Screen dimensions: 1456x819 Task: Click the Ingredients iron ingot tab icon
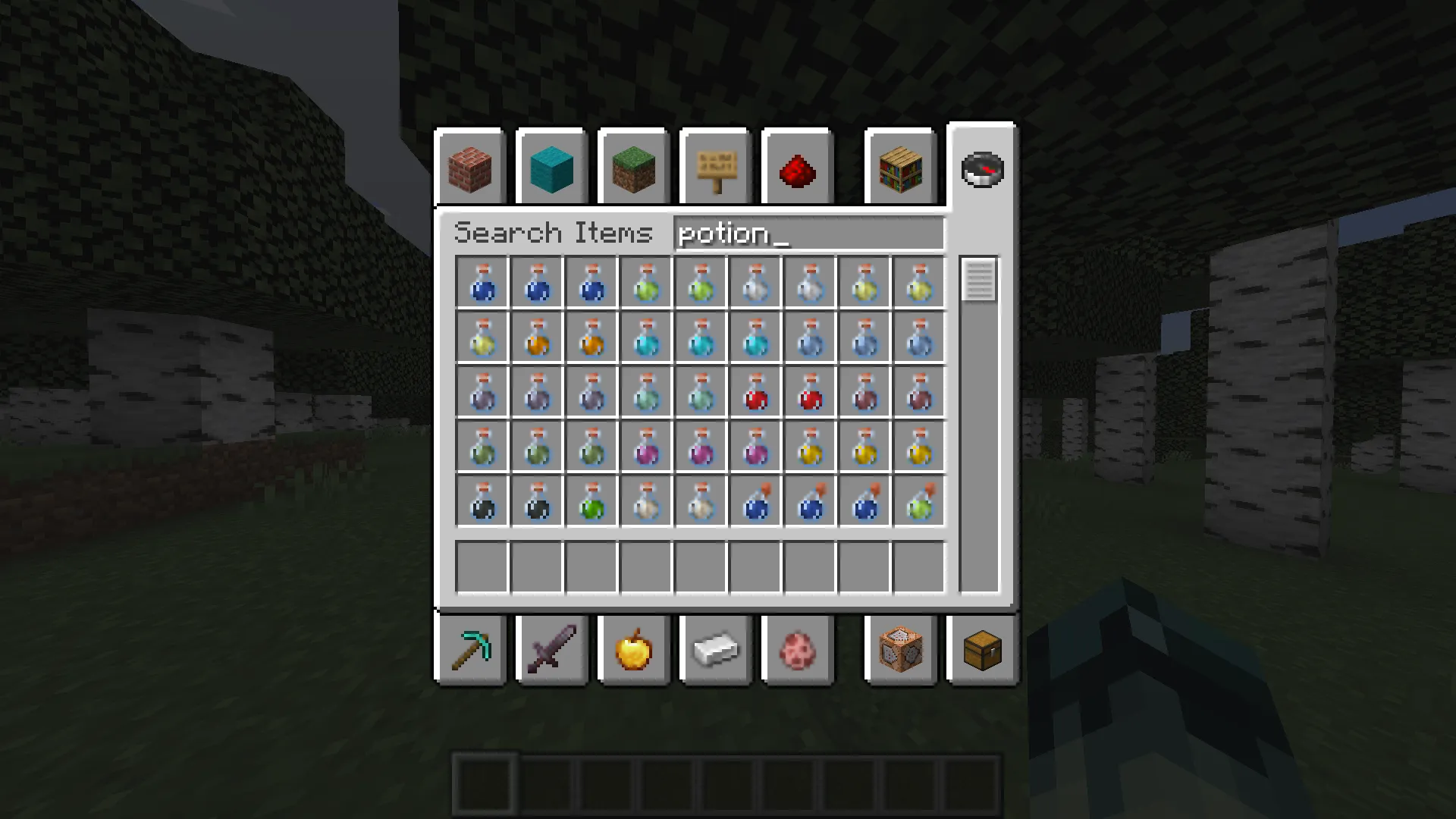tap(715, 650)
